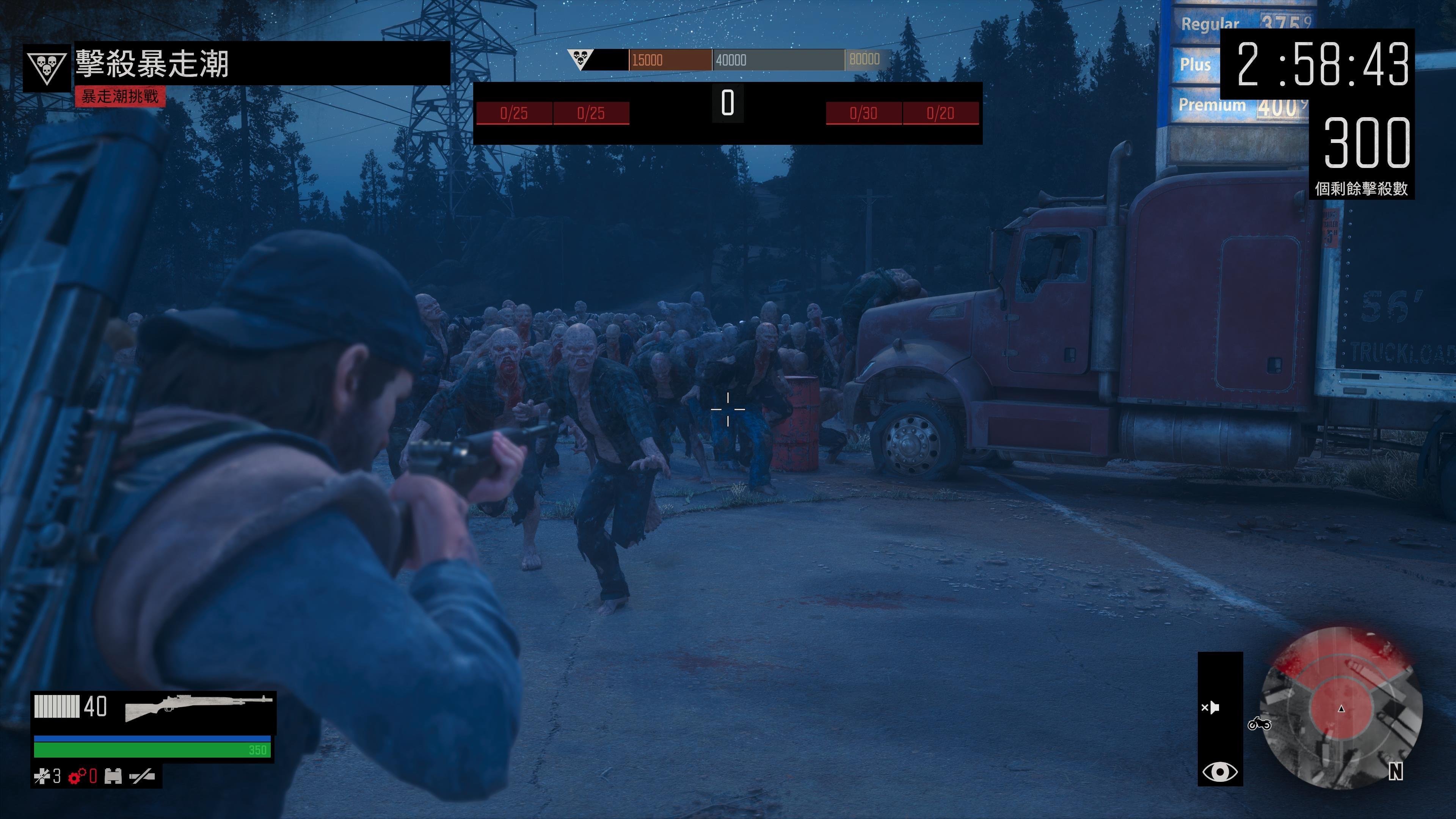Click the motorcycle marker beside the minimap
This screenshot has width=1456, height=819.
(x=1259, y=723)
